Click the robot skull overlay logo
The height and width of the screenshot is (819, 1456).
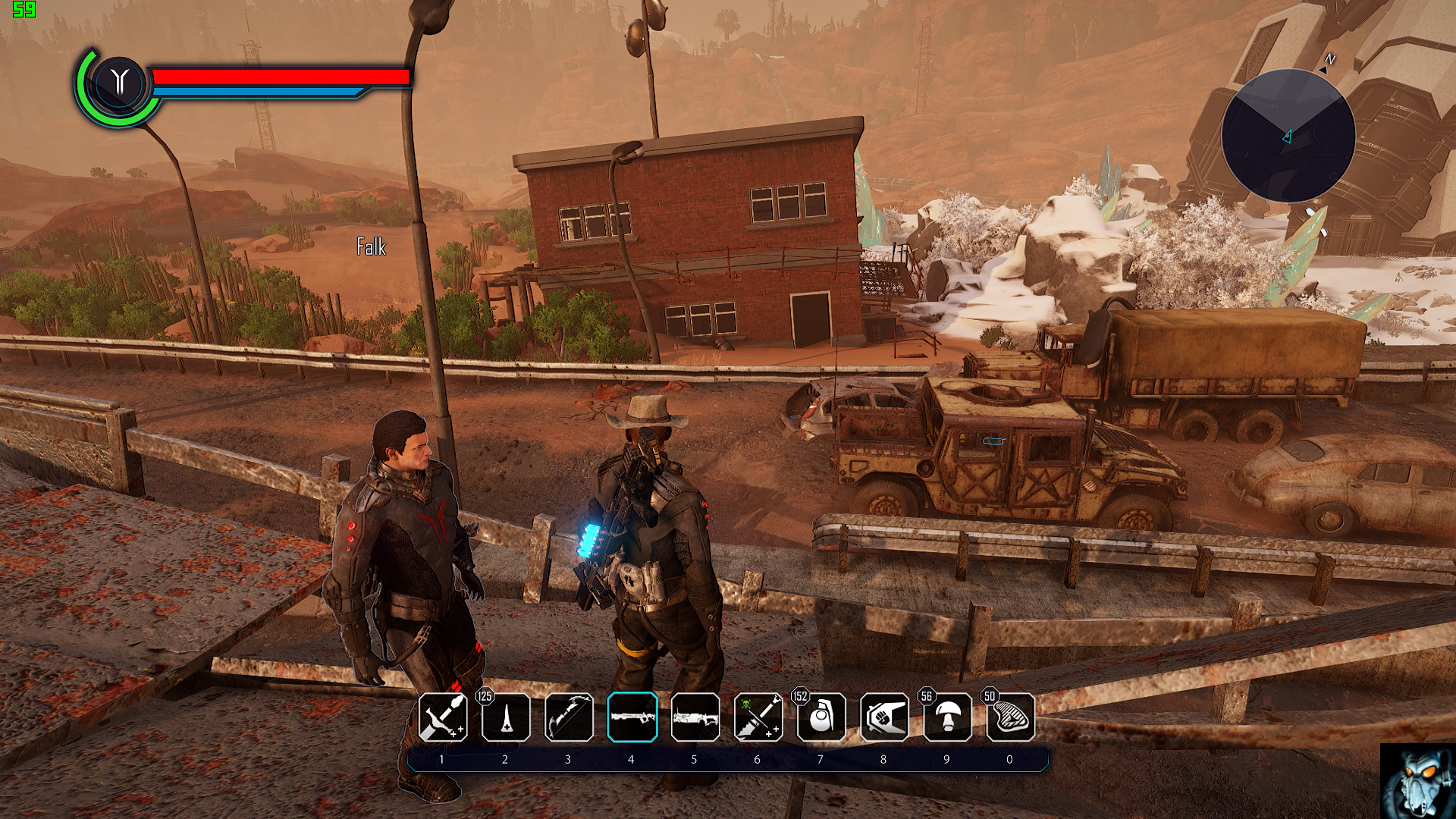tap(1417, 782)
